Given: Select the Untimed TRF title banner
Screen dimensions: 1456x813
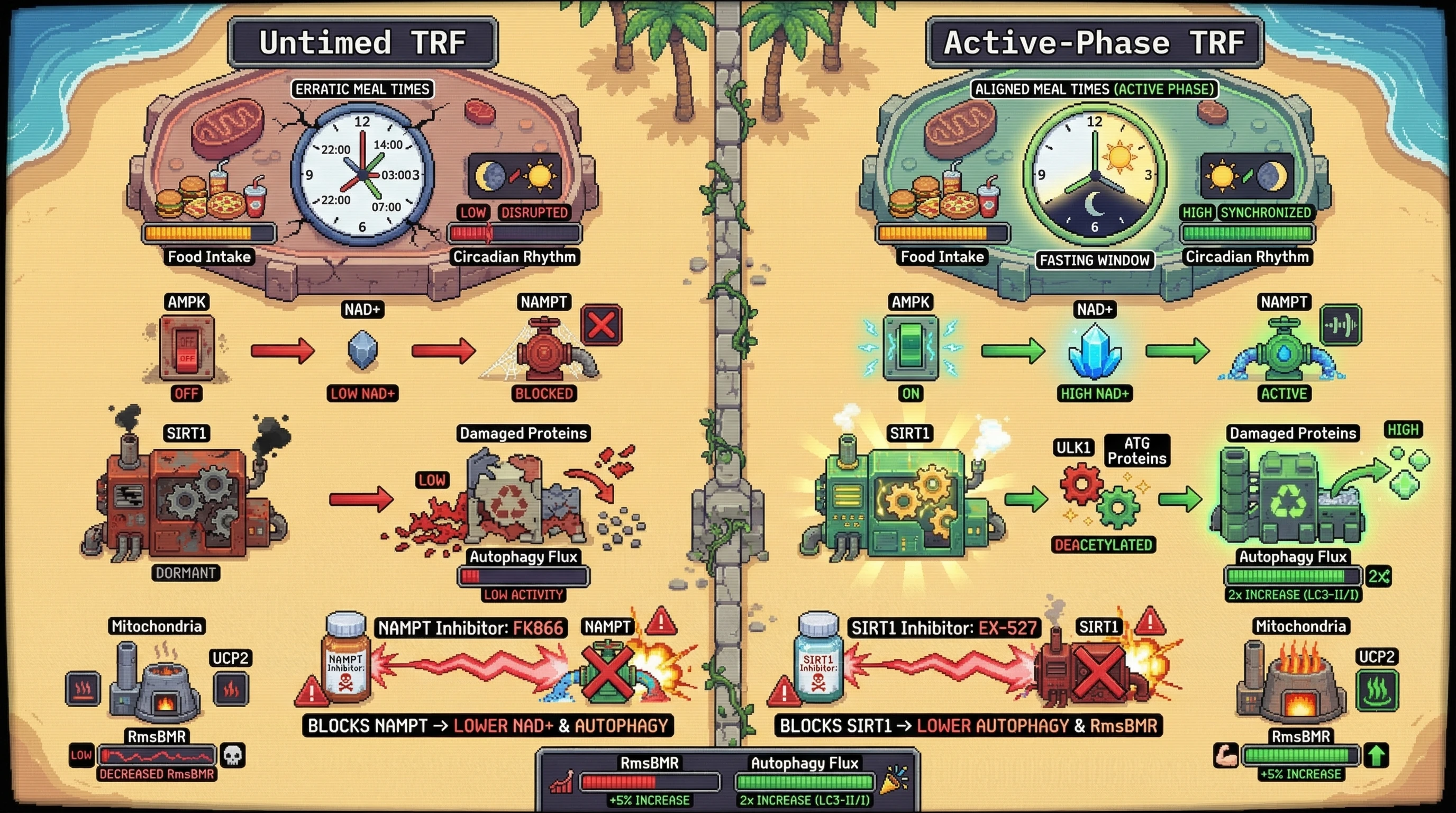Looking at the screenshot, I should pyautogui.click(x=362, y=42).
